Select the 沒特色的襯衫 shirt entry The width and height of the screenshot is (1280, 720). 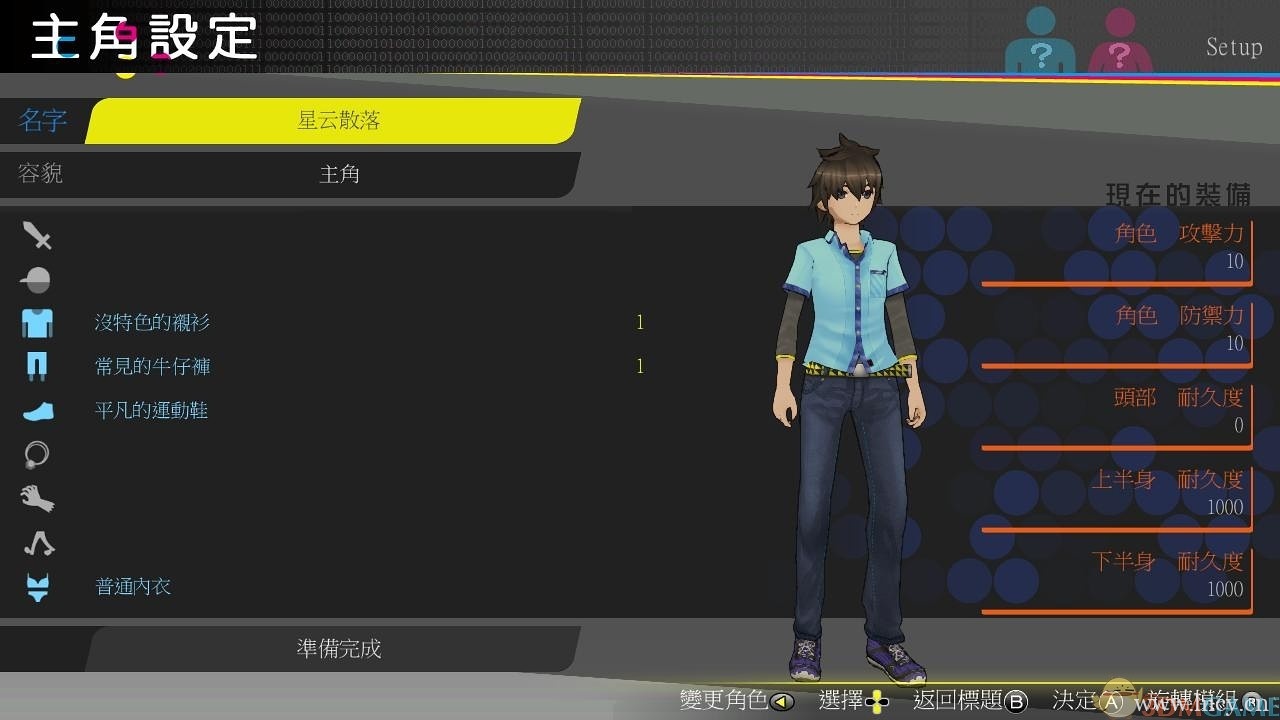(151, 322)
